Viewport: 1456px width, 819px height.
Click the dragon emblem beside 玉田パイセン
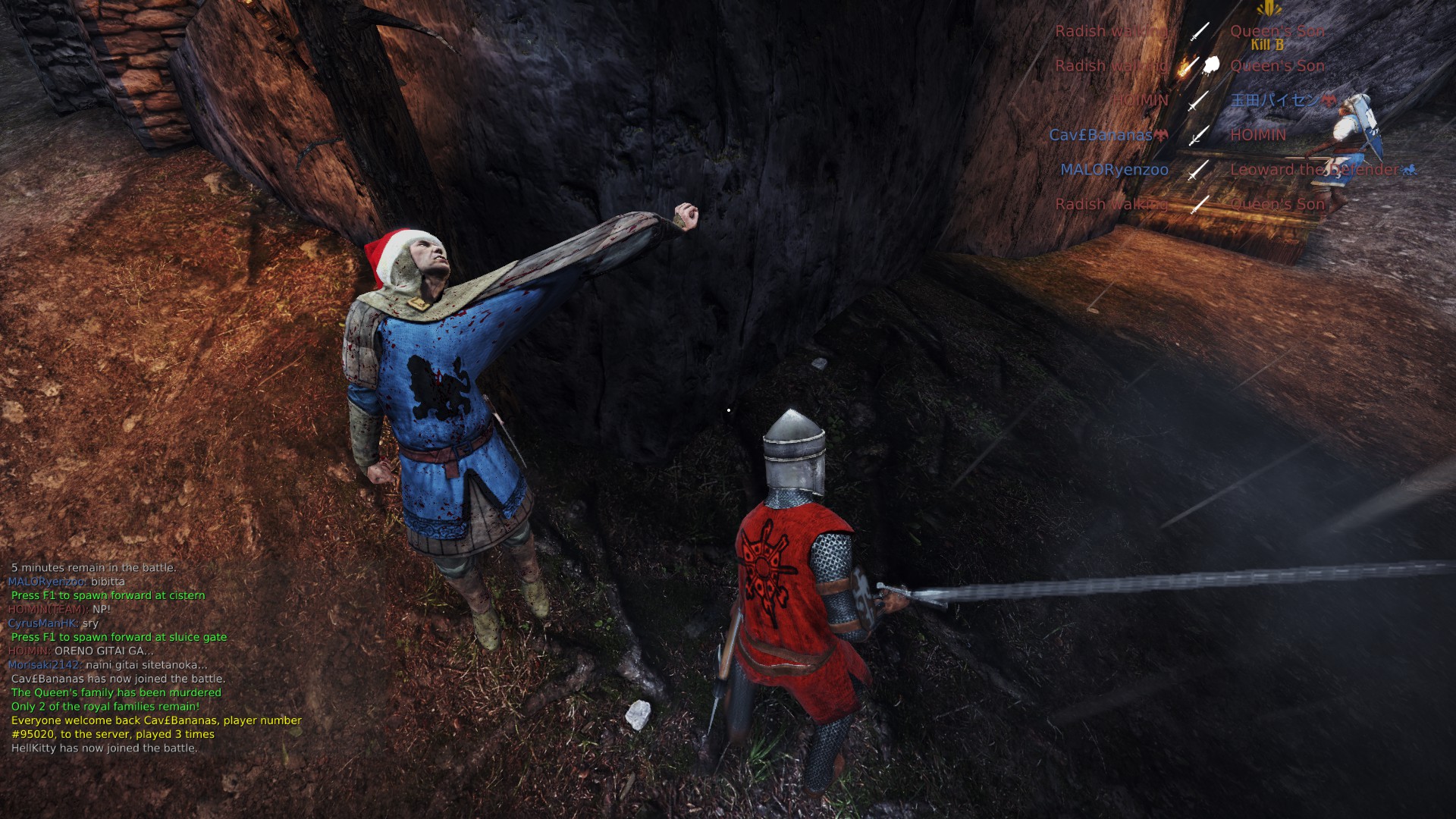[1328, 100]
